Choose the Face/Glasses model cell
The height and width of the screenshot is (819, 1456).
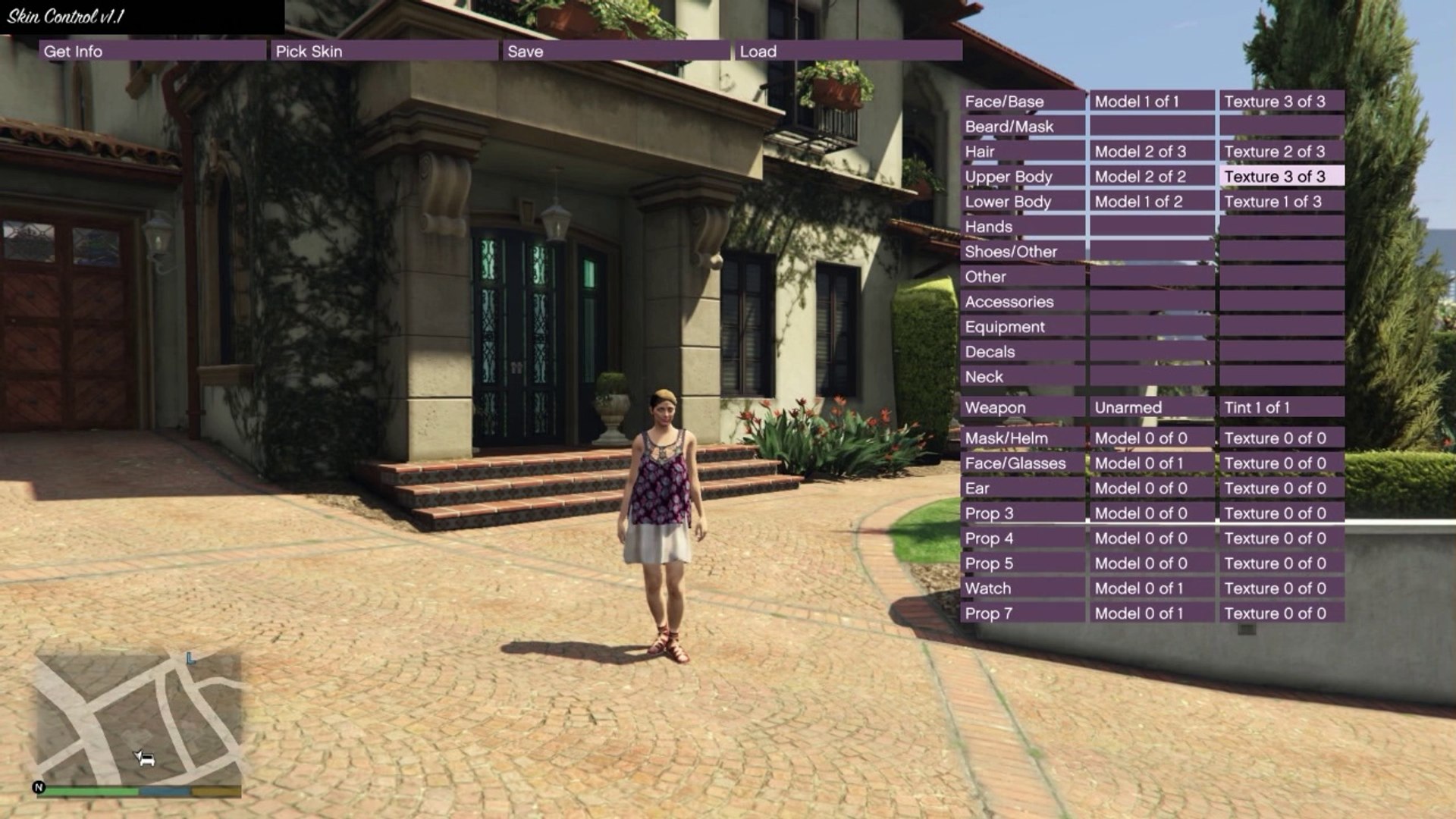click(1152, 463)
